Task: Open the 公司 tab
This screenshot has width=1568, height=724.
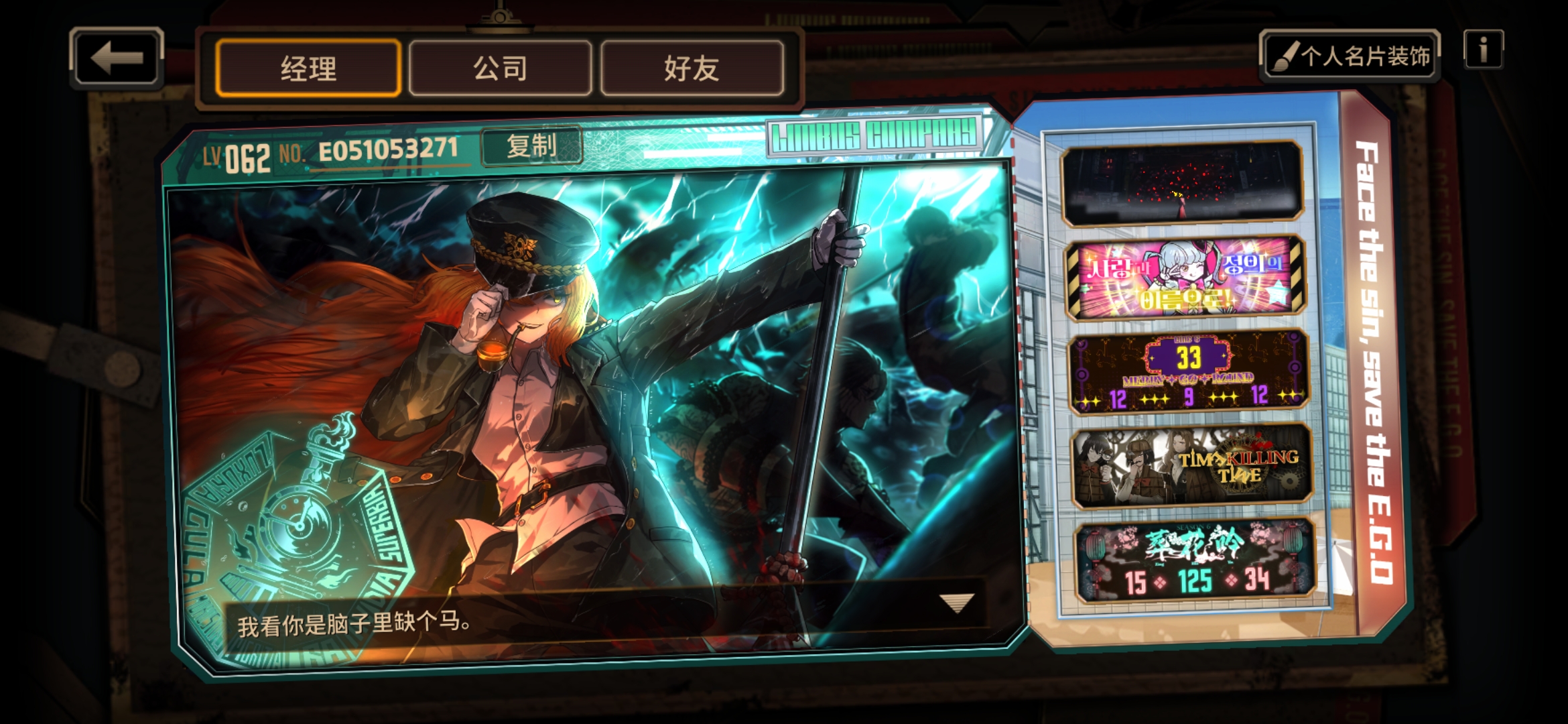Action: click(500, 68)
